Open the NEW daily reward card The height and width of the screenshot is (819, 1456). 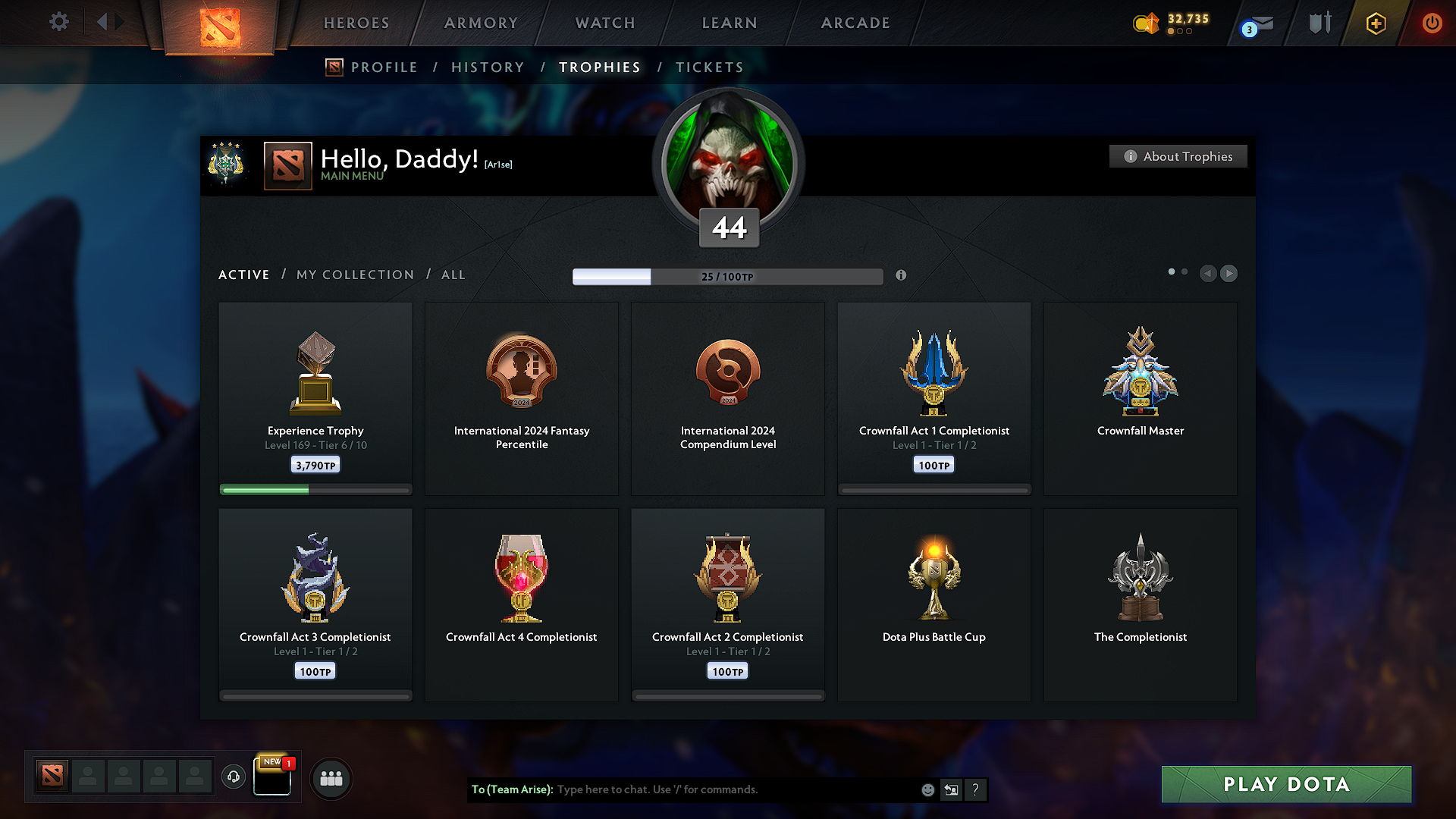[272, 777]
